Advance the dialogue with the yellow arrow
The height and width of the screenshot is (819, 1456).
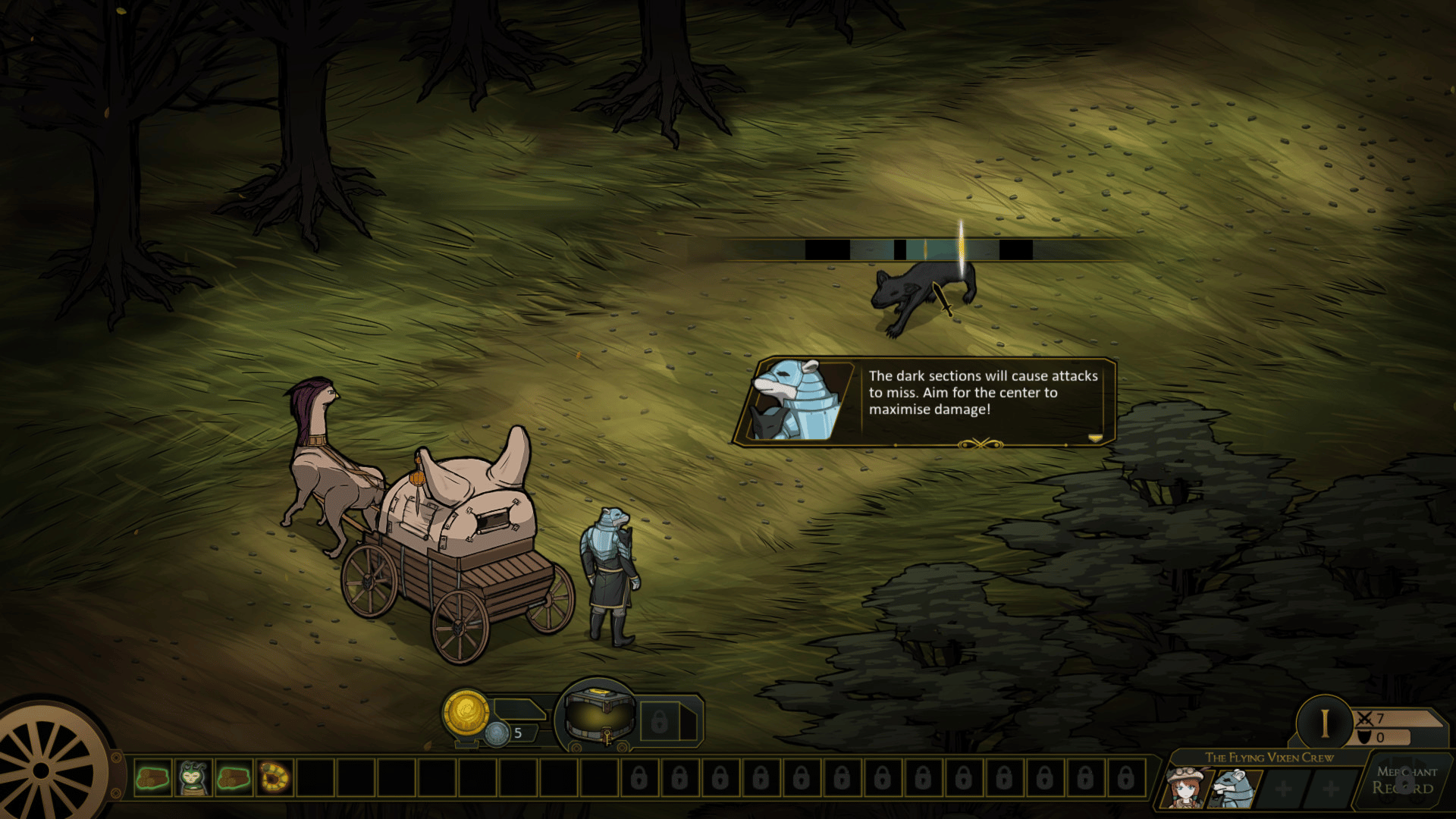(1094, 438)
